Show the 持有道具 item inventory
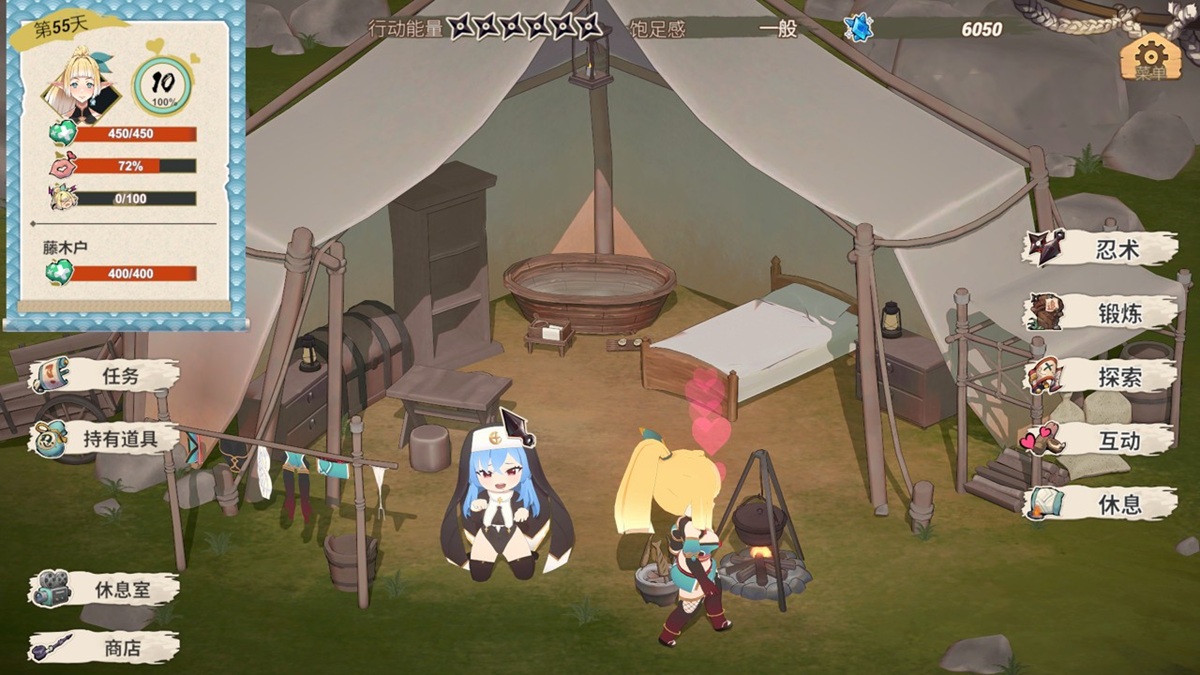 (105, 438)
